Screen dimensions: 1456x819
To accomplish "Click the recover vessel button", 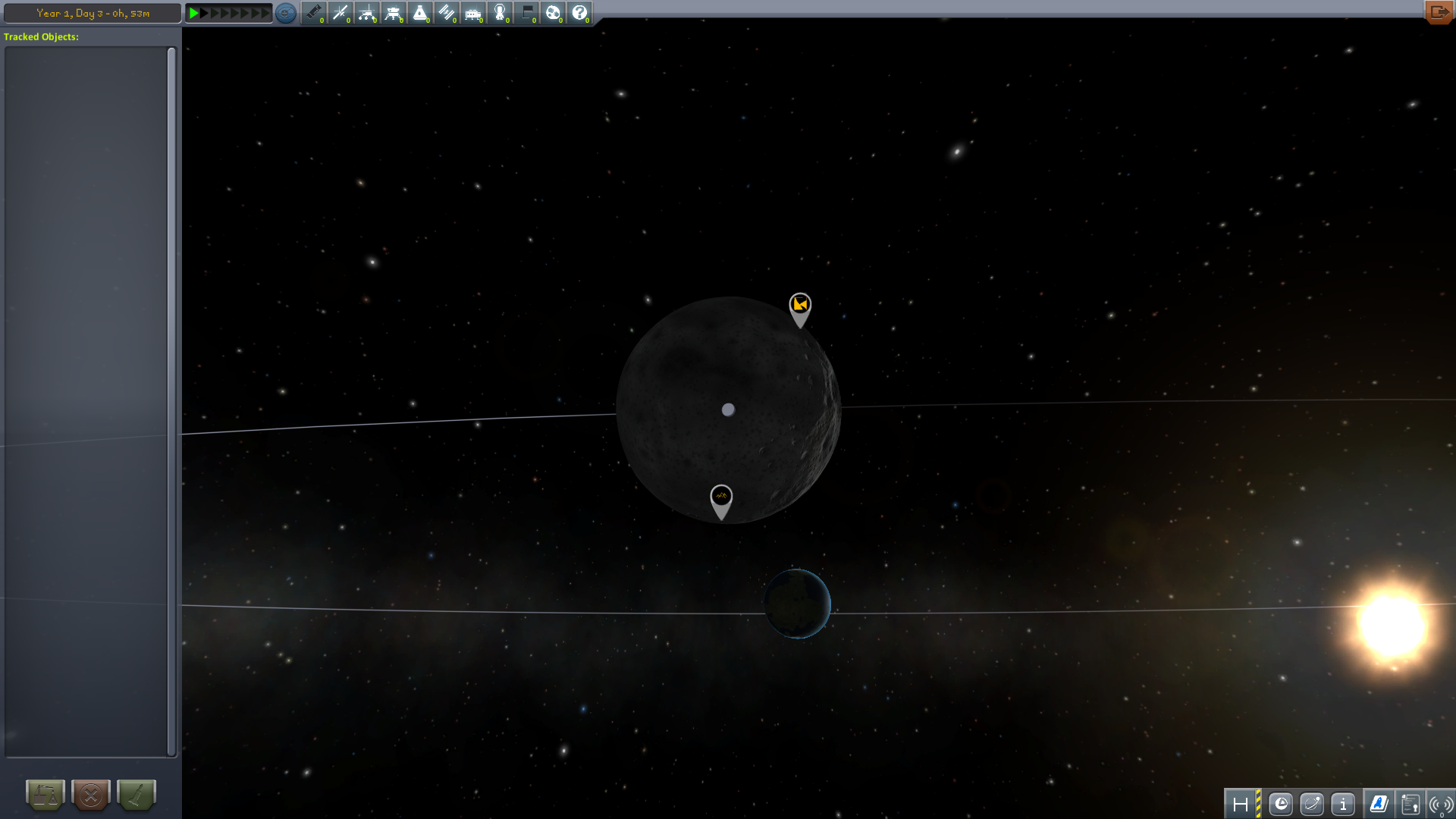I will pyautogui.click(x=45, y=795).
